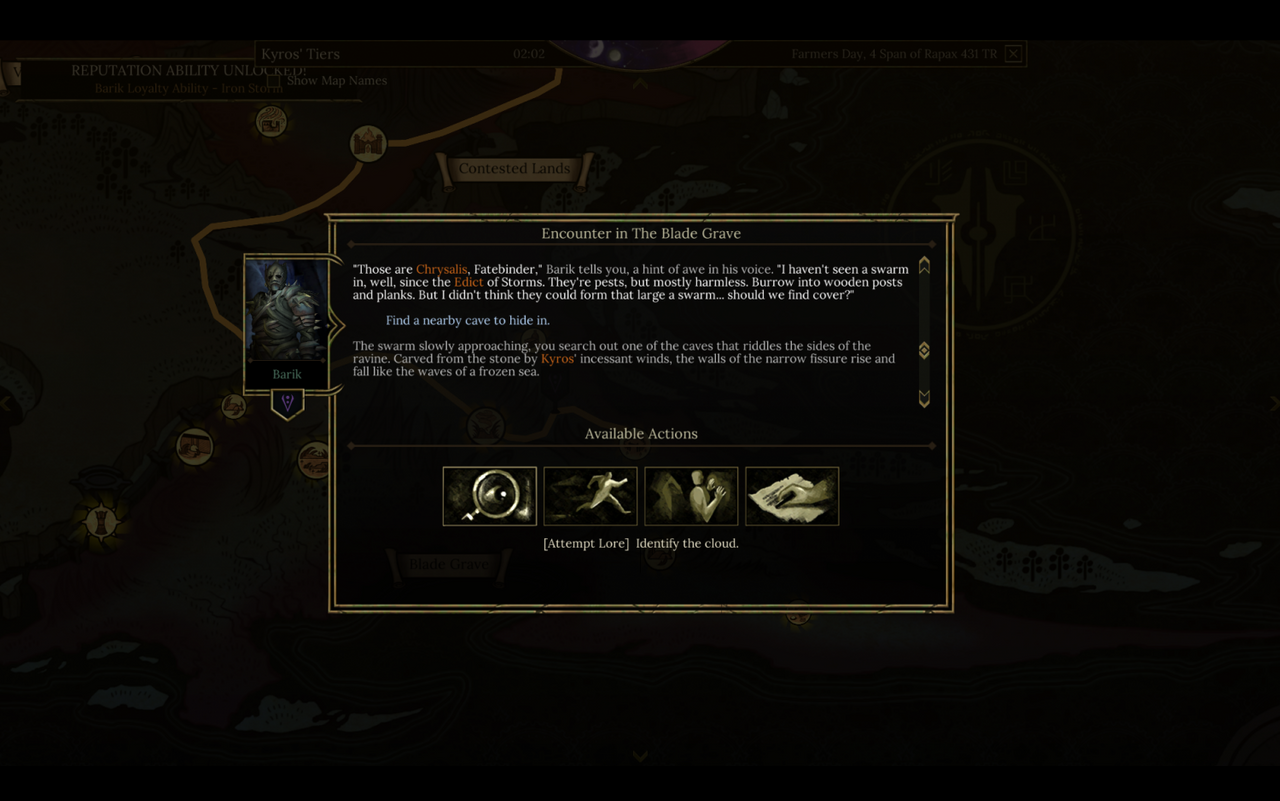1280x801 pixels.
Task: Select the magnifying glass Lore action icon
Action: pyautogui.click(x=489, y=496)
